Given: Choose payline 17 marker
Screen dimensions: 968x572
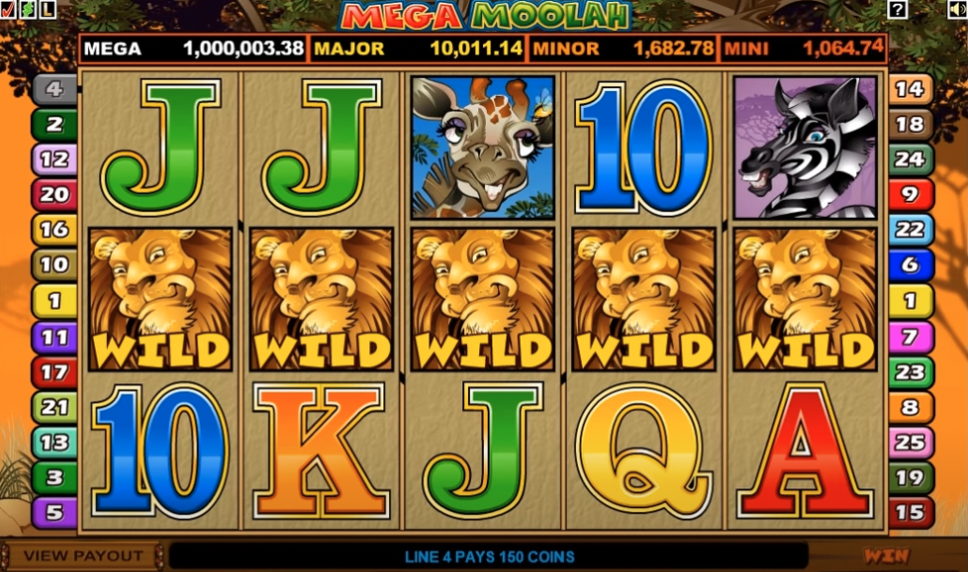Looking at the screenshot, I should point(54,372).
